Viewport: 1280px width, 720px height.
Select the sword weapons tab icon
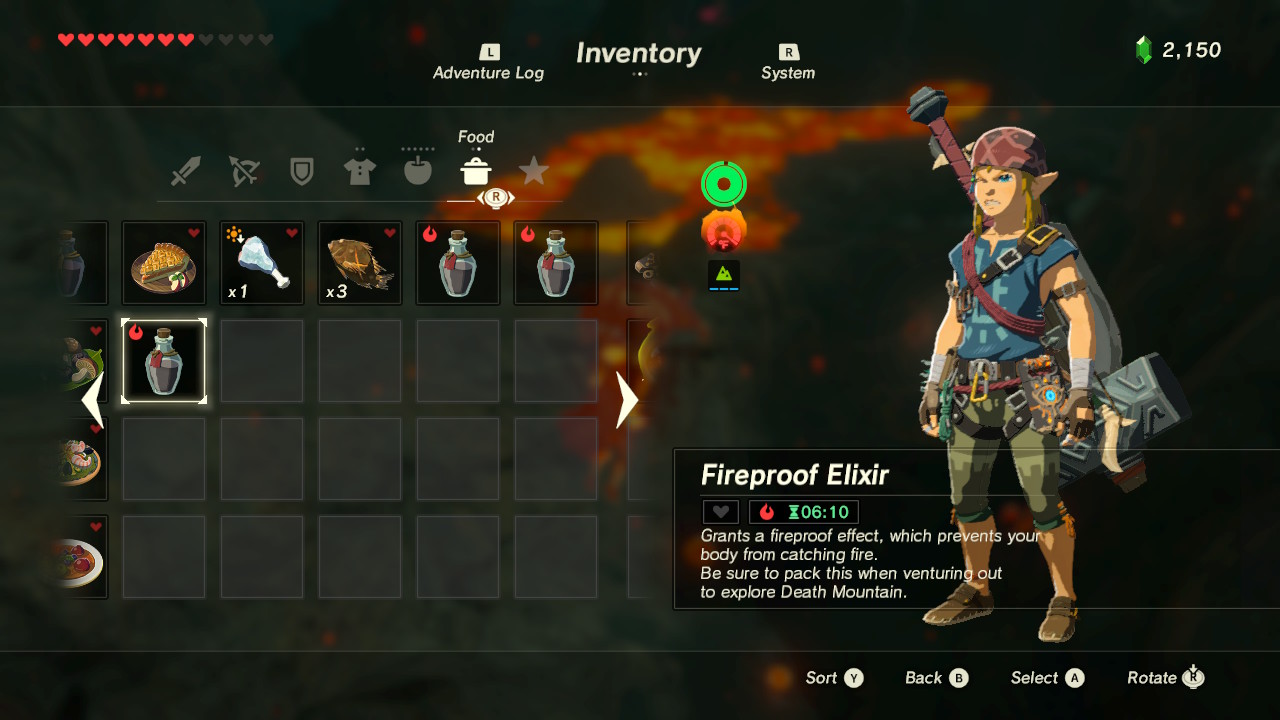click(185, 170)
